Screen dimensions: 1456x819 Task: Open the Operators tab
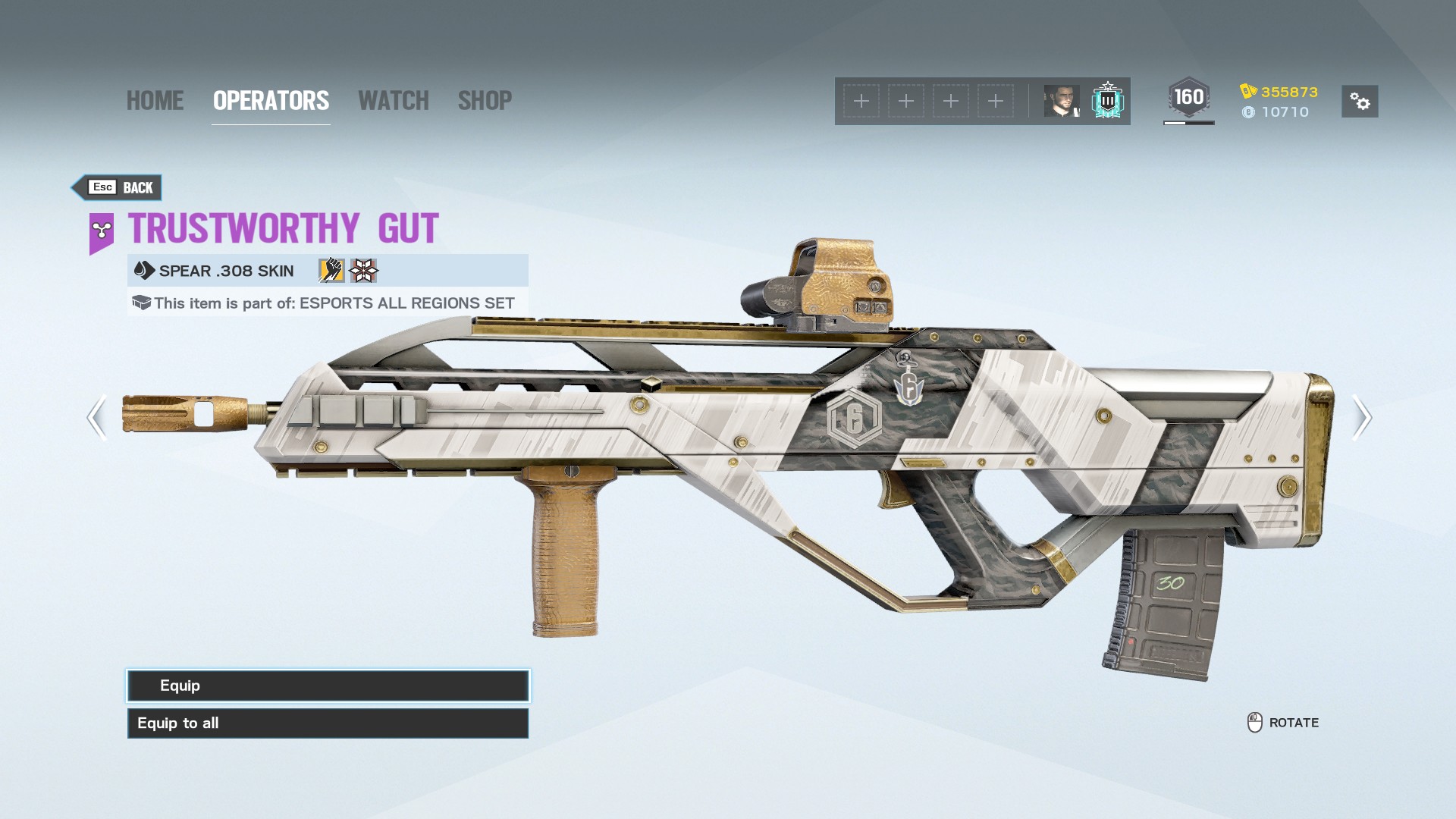point(271,101)
